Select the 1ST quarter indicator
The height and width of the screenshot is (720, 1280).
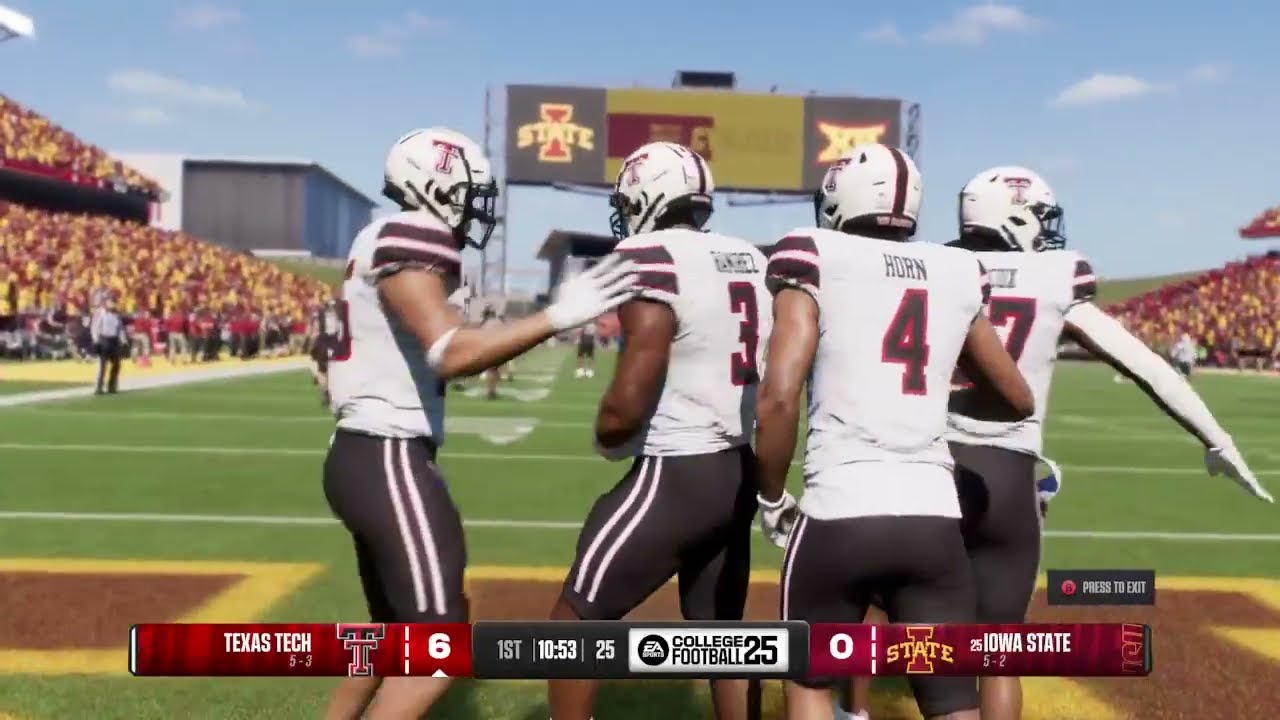[x=508, y=646]
